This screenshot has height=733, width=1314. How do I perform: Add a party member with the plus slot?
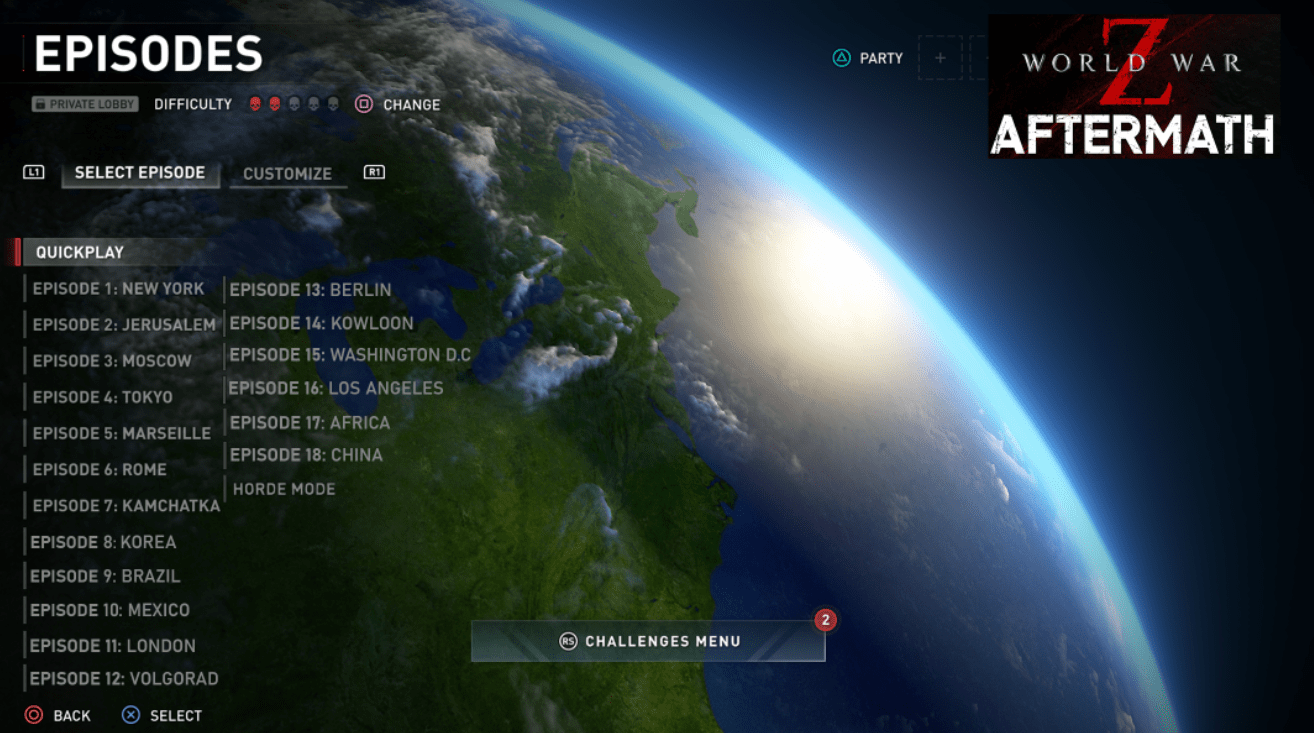(940, 58)
